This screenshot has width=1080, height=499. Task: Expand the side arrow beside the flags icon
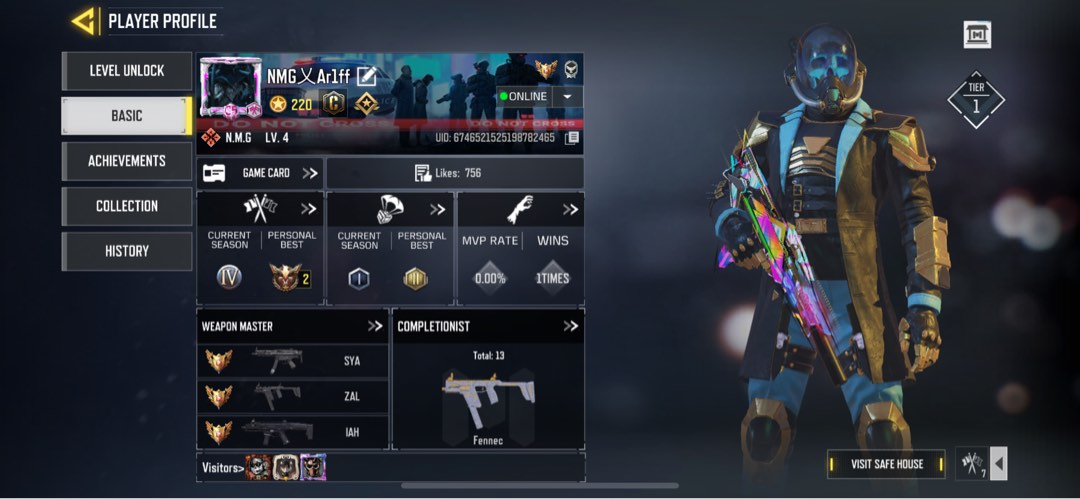[998, 463]
